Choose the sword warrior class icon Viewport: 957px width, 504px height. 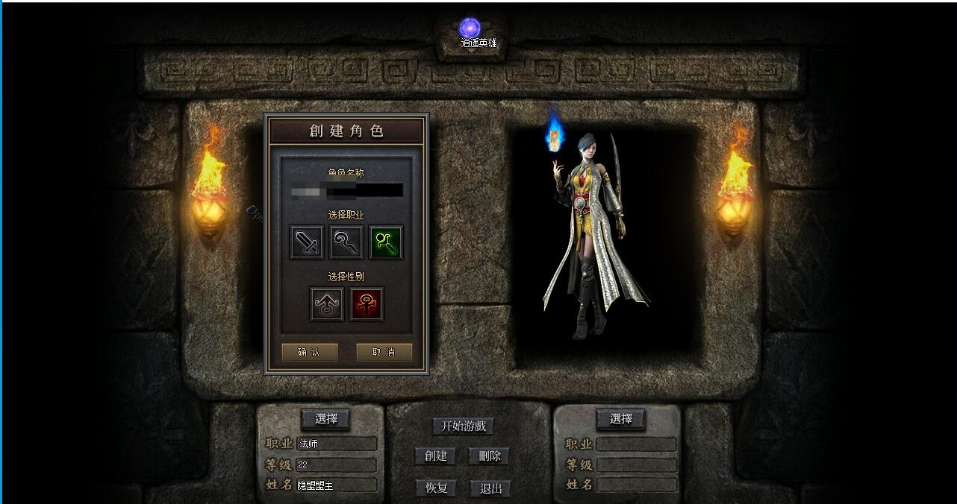click(306, 242)
